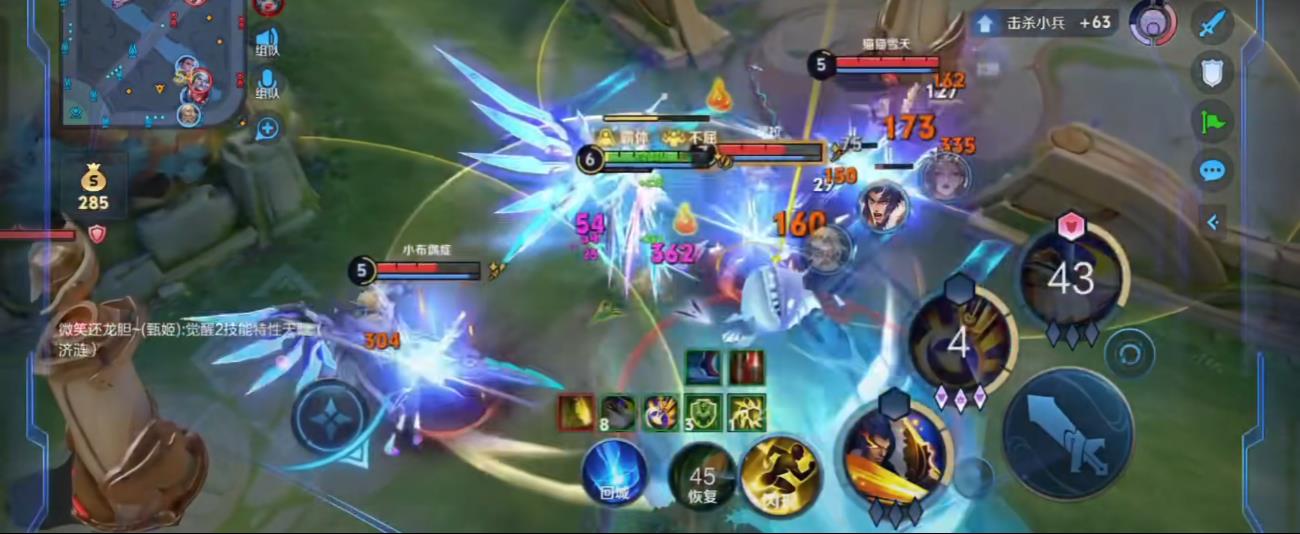Tap the skill showing cooldown 4
The image size is (1300, 534).
coord(958,341)
